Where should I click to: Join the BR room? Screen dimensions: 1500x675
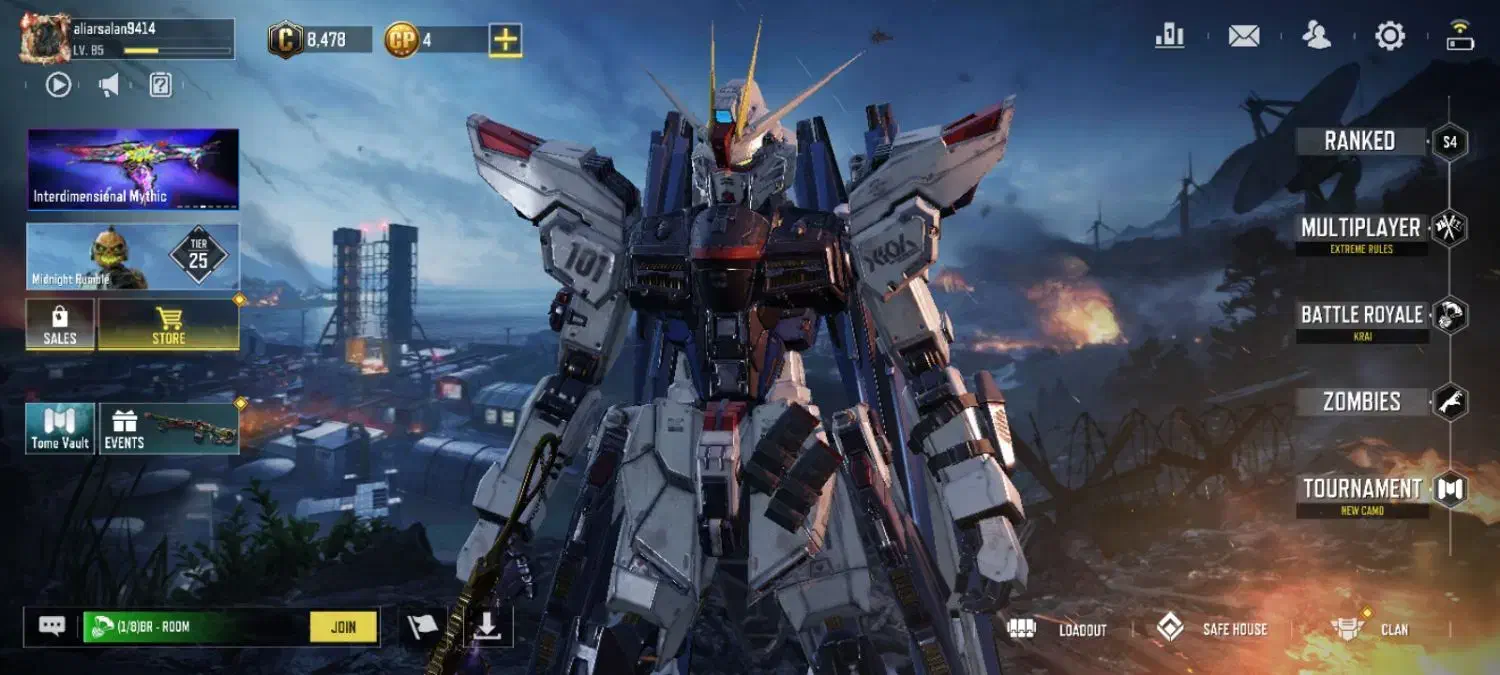(x=343, y=627)
